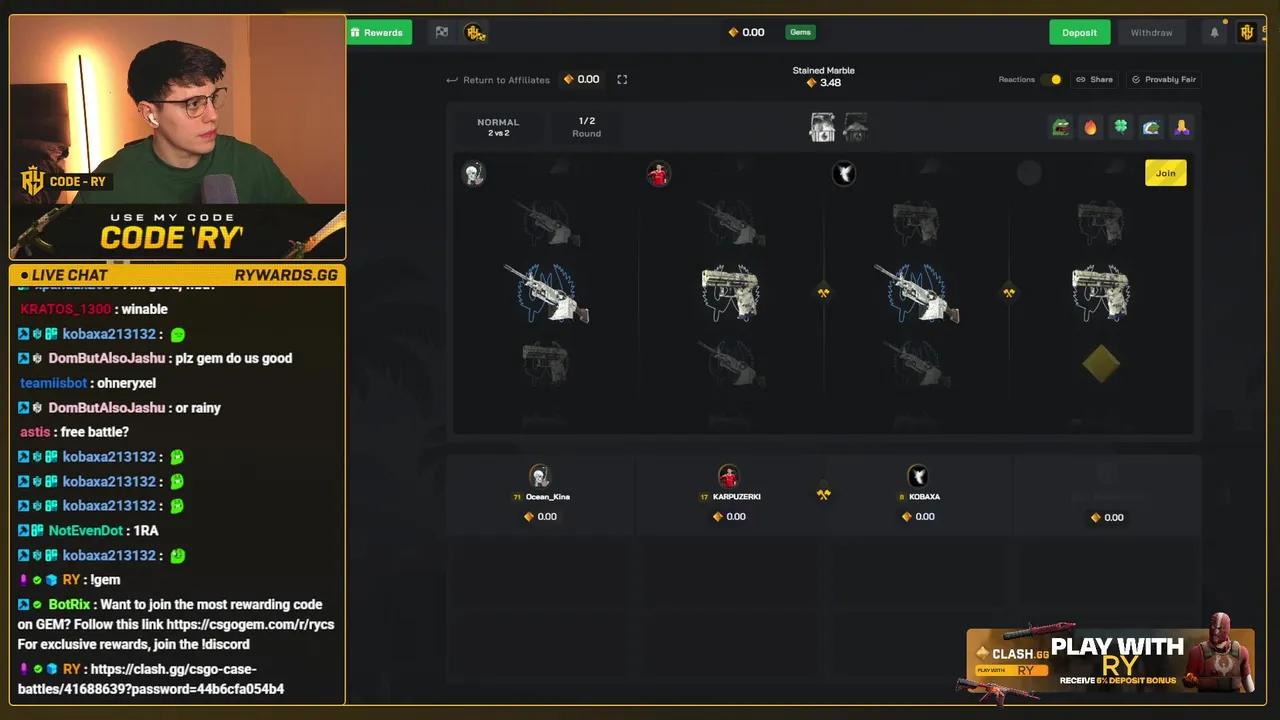Click the Clash.gg logo in top right
This screenshot has width=1280, height=720.
pos(1246,32)
